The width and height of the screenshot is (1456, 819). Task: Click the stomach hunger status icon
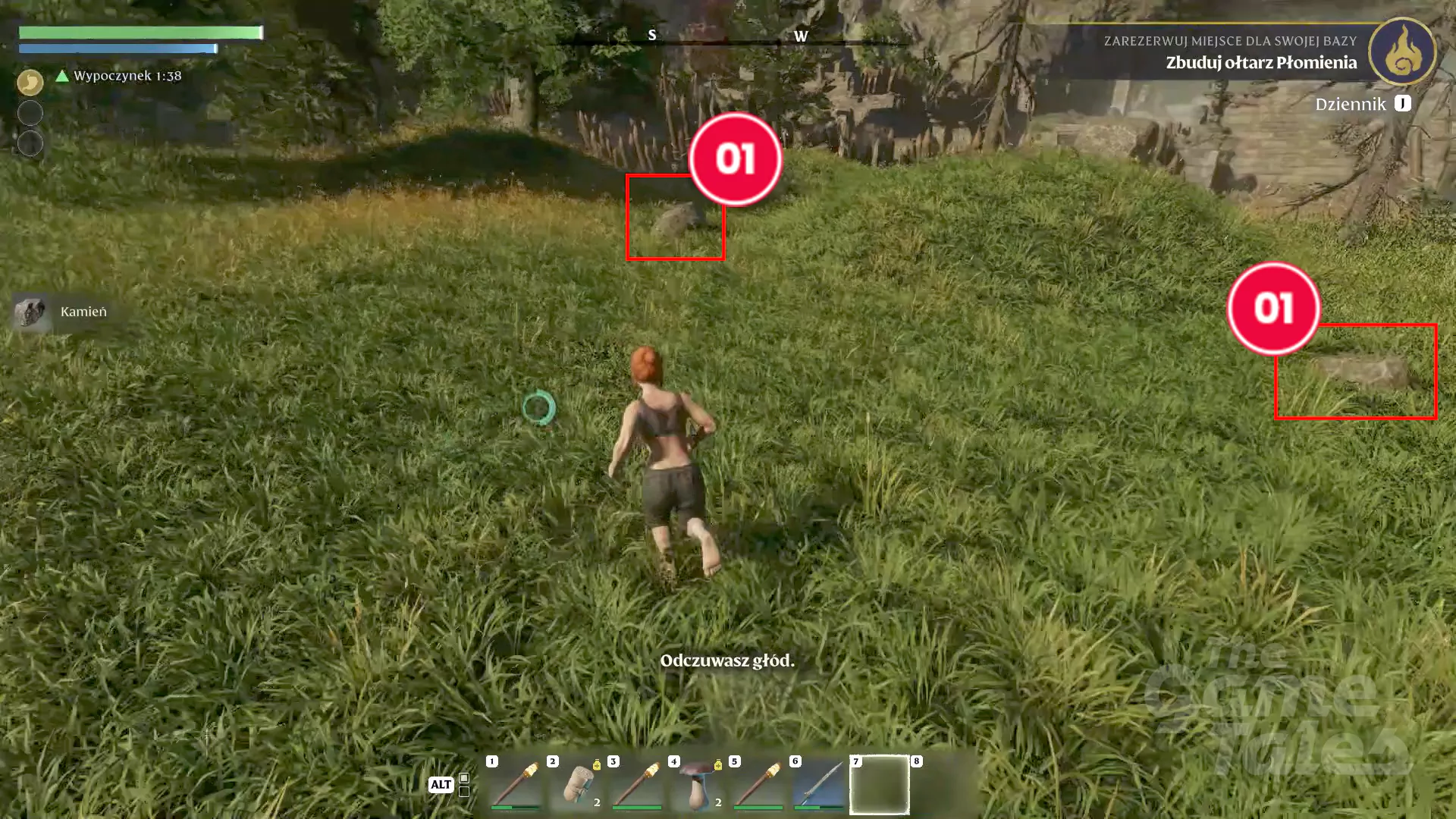tap(30, 82)
